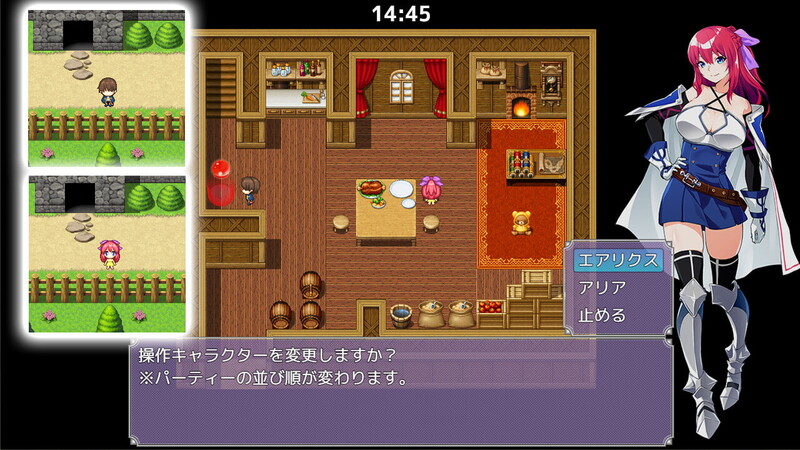Choose アリア as the controlled character
Viewport: 800px width, 450px height.
coord(603,288)
